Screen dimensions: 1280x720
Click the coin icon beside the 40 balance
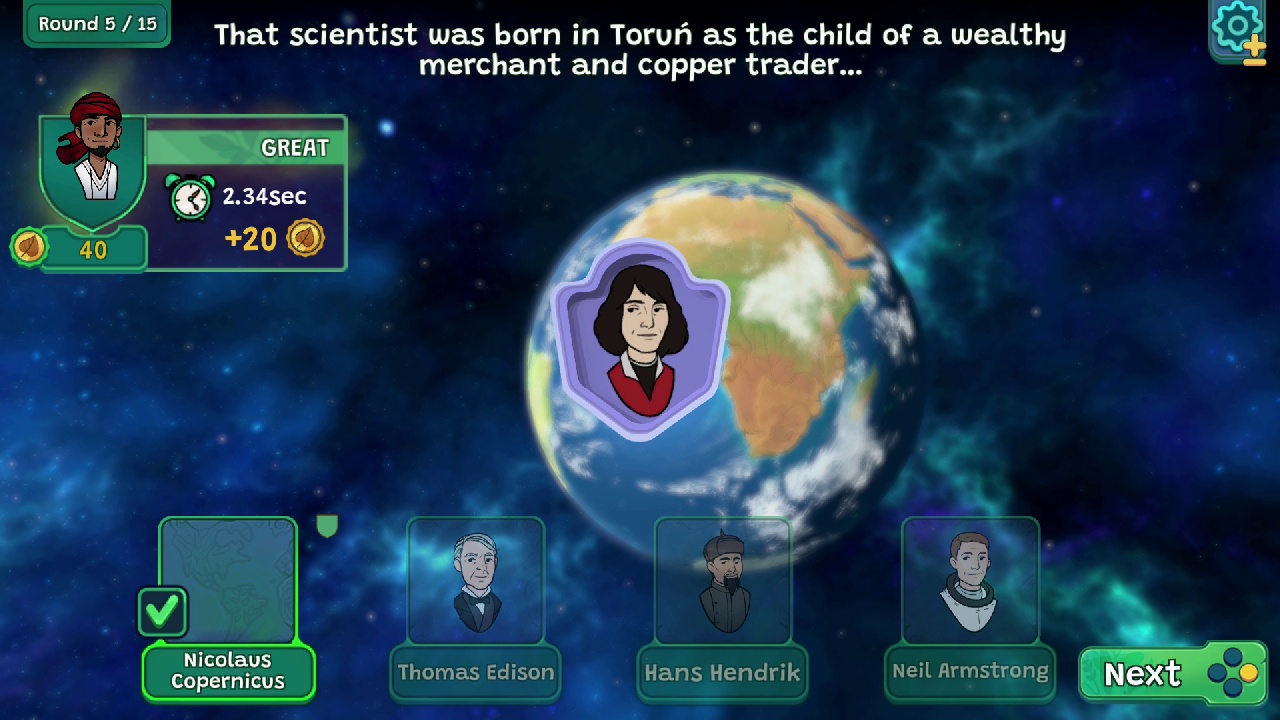click(30, 247)
